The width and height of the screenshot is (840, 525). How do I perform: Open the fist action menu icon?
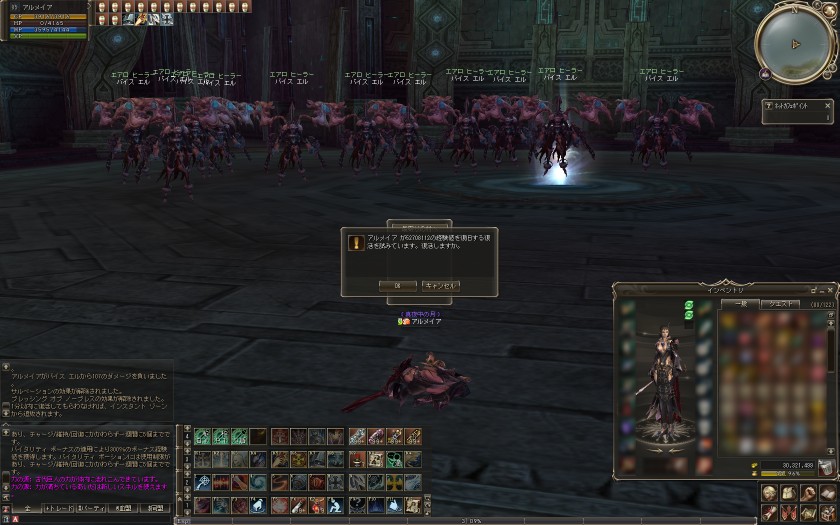[x=808, y=494]
